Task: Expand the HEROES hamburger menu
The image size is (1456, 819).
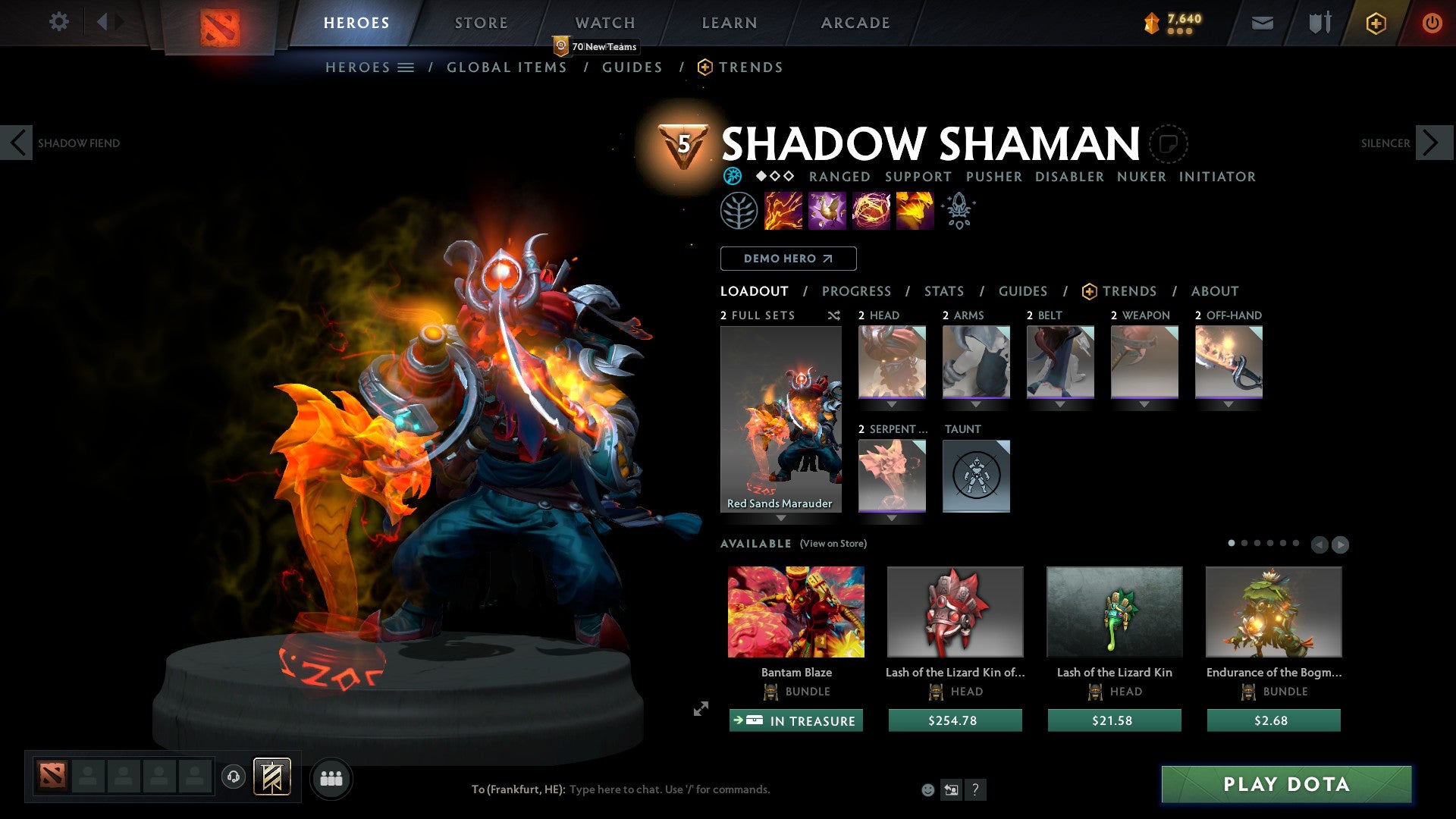Action: (x=406, y=67)
